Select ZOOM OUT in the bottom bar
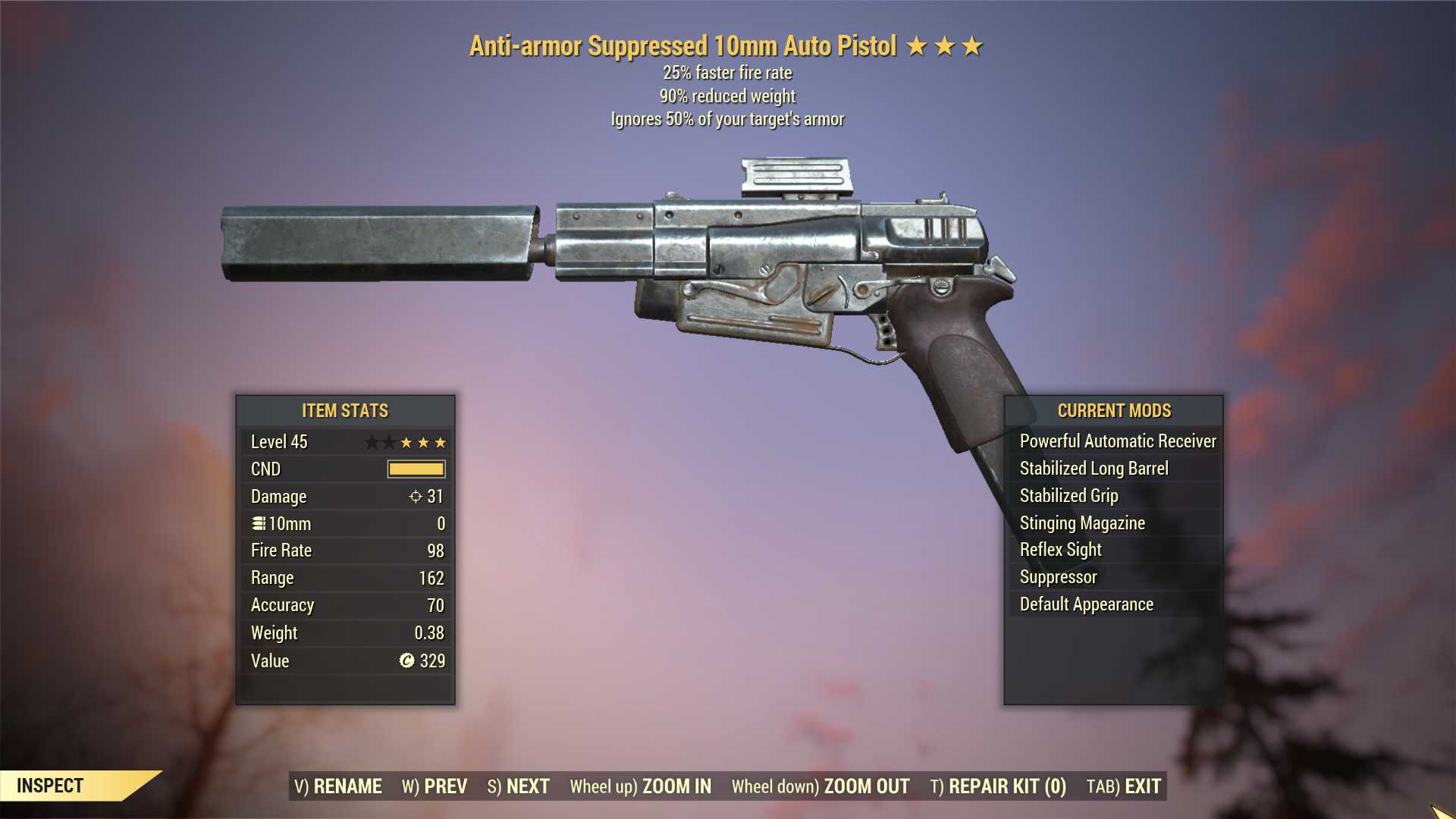This screenshot has width=1456, height=819. click(x=821, y=786)
